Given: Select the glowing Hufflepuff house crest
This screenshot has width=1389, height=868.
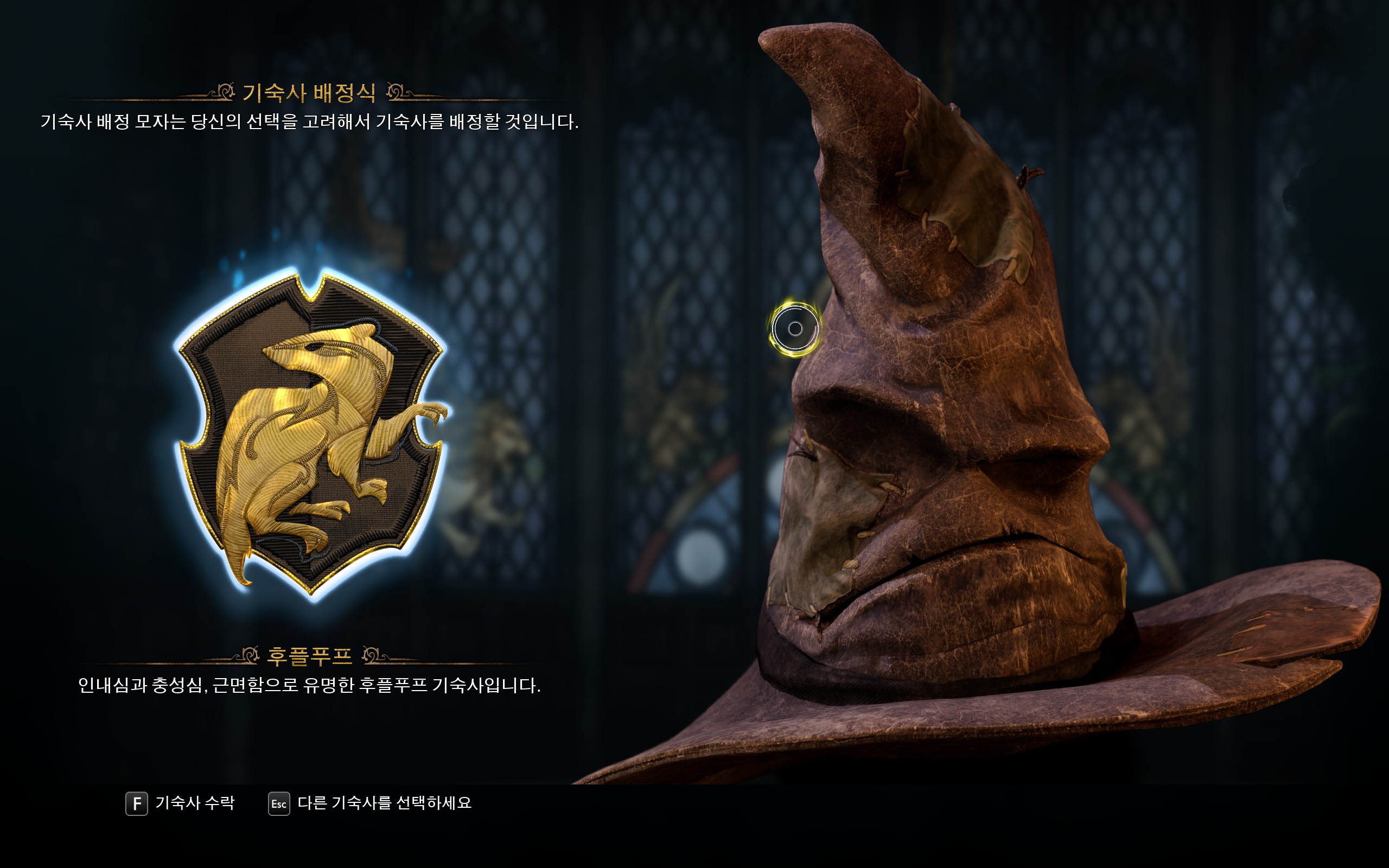Looking at the screenshot, I should (x=311, y=435).
